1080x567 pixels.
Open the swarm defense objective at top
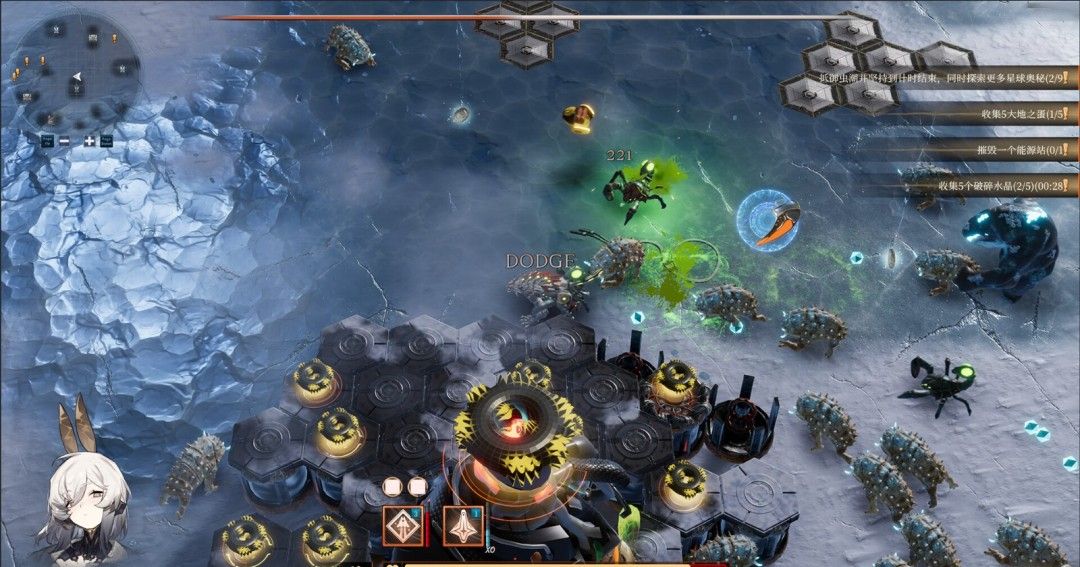980,78
